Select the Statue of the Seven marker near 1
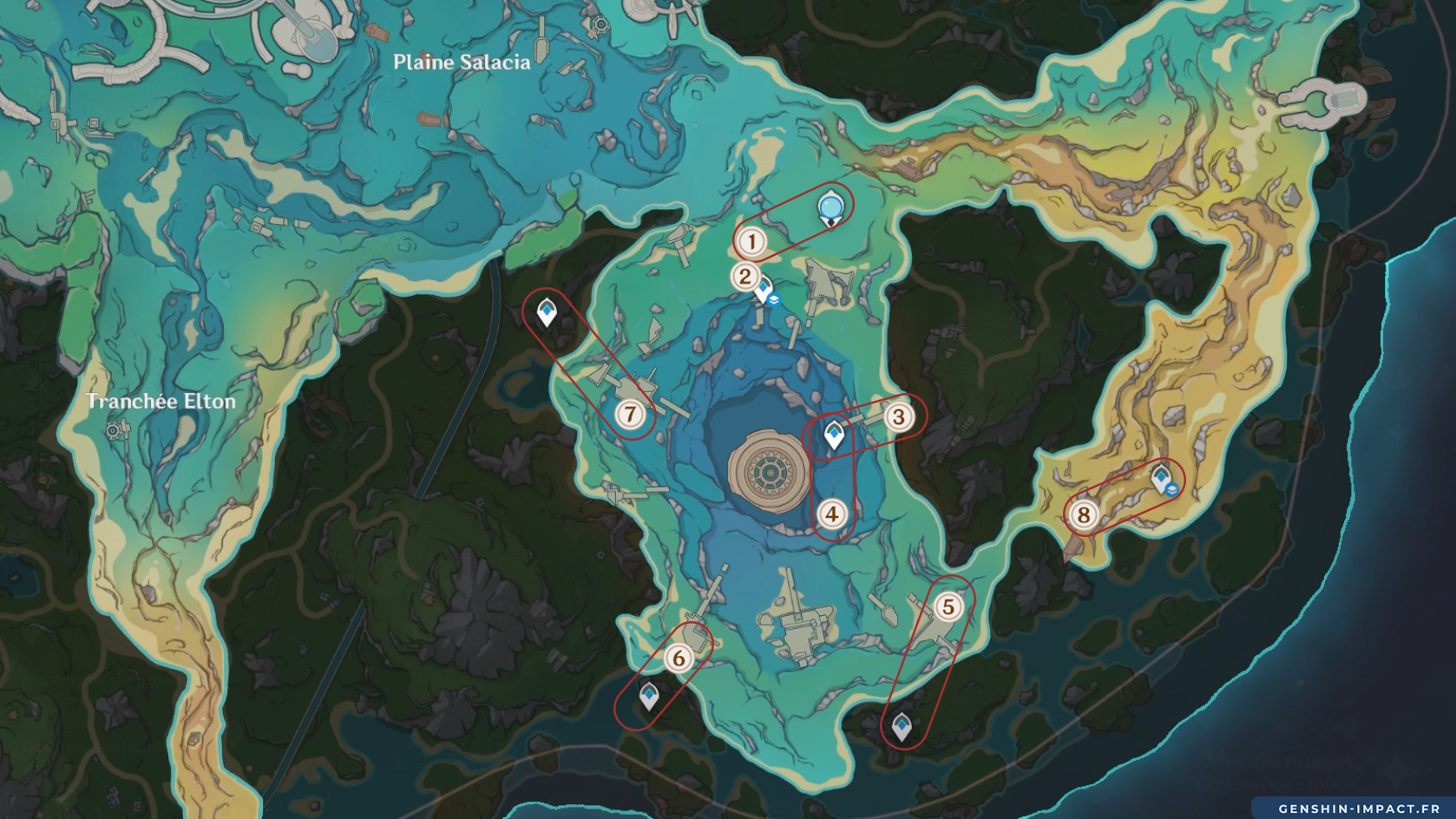The height and width of the screenshot is (819, 1456). pos(831,208)
